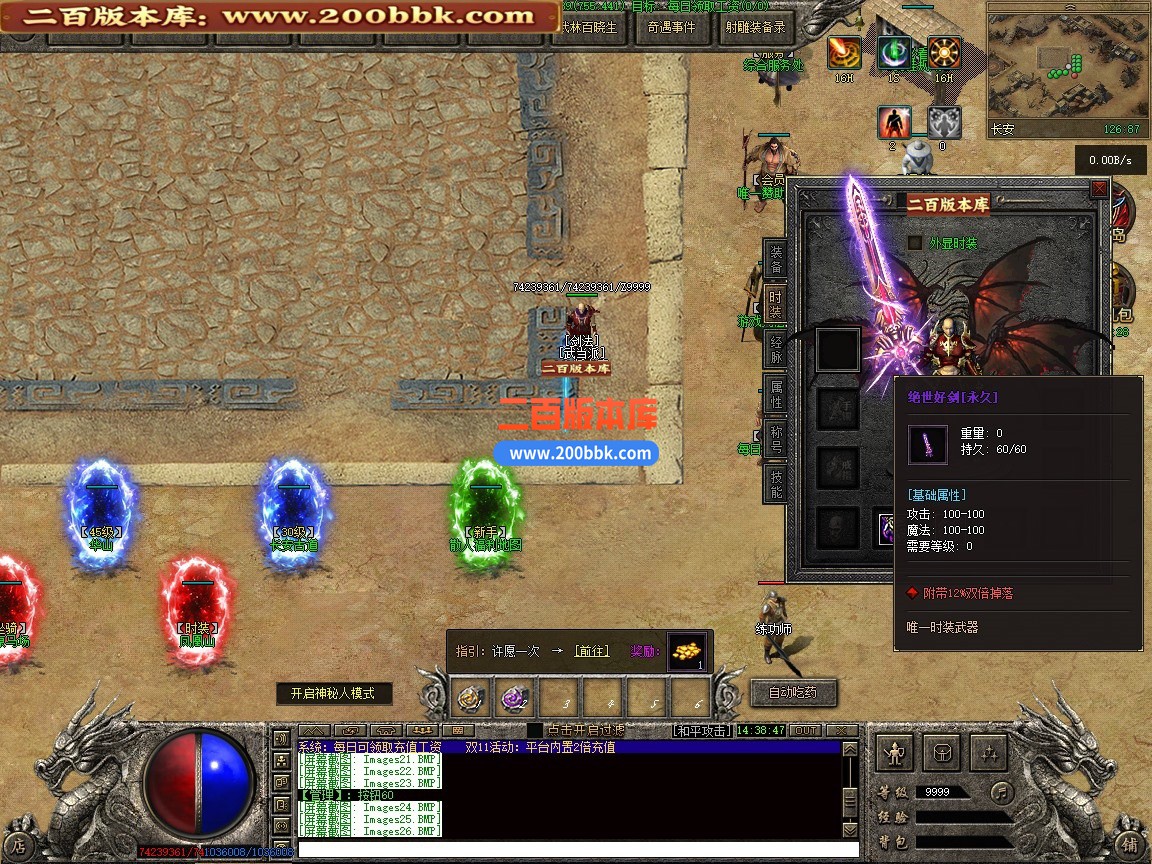Image resolution: width=1152 pixels, height=864 pixels.
Task: Click the chat text input box
Action: point(570,849)
